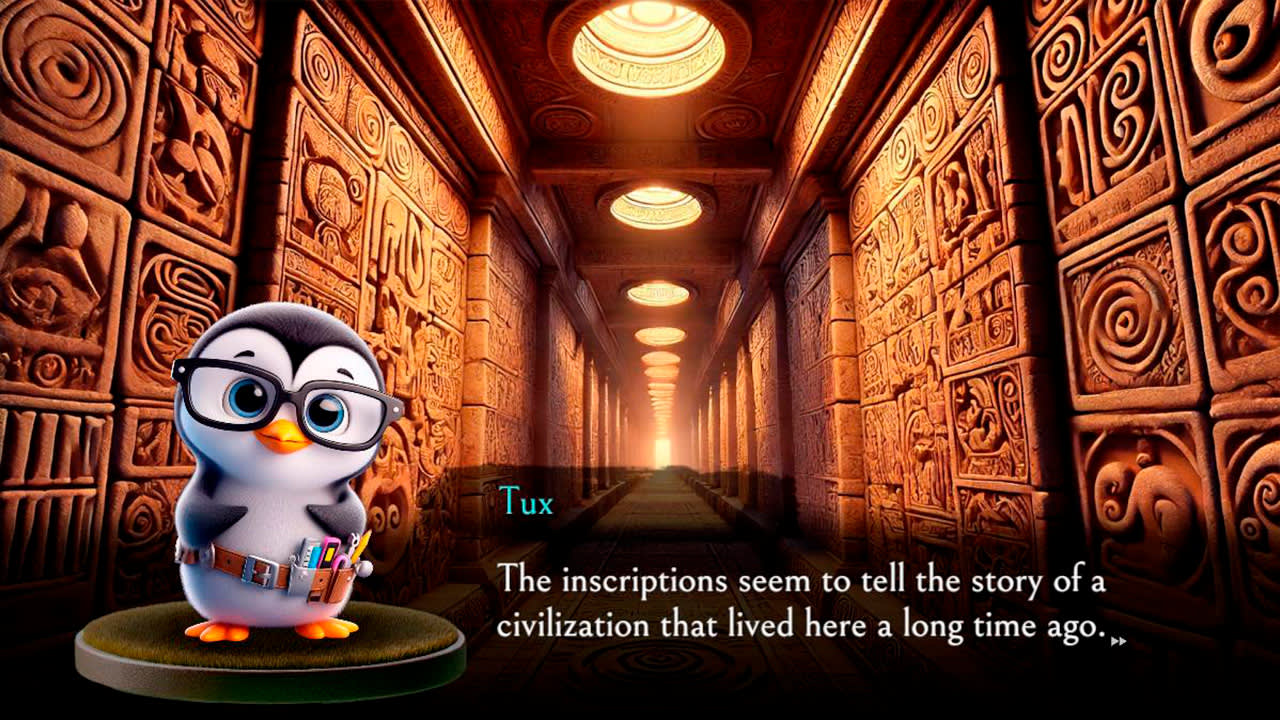Open the dialogue text to continue
Image resolution: width=1280 pixels, height=720 pixels.
pyautogui.click(x=800, y=600)
